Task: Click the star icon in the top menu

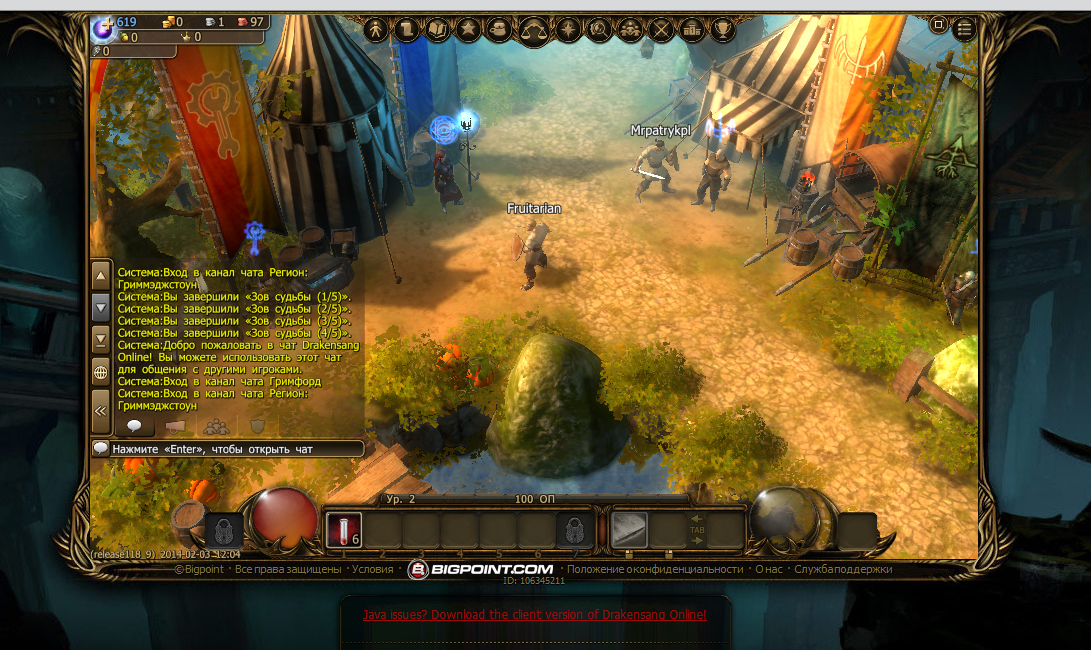Action: point(468,30)
